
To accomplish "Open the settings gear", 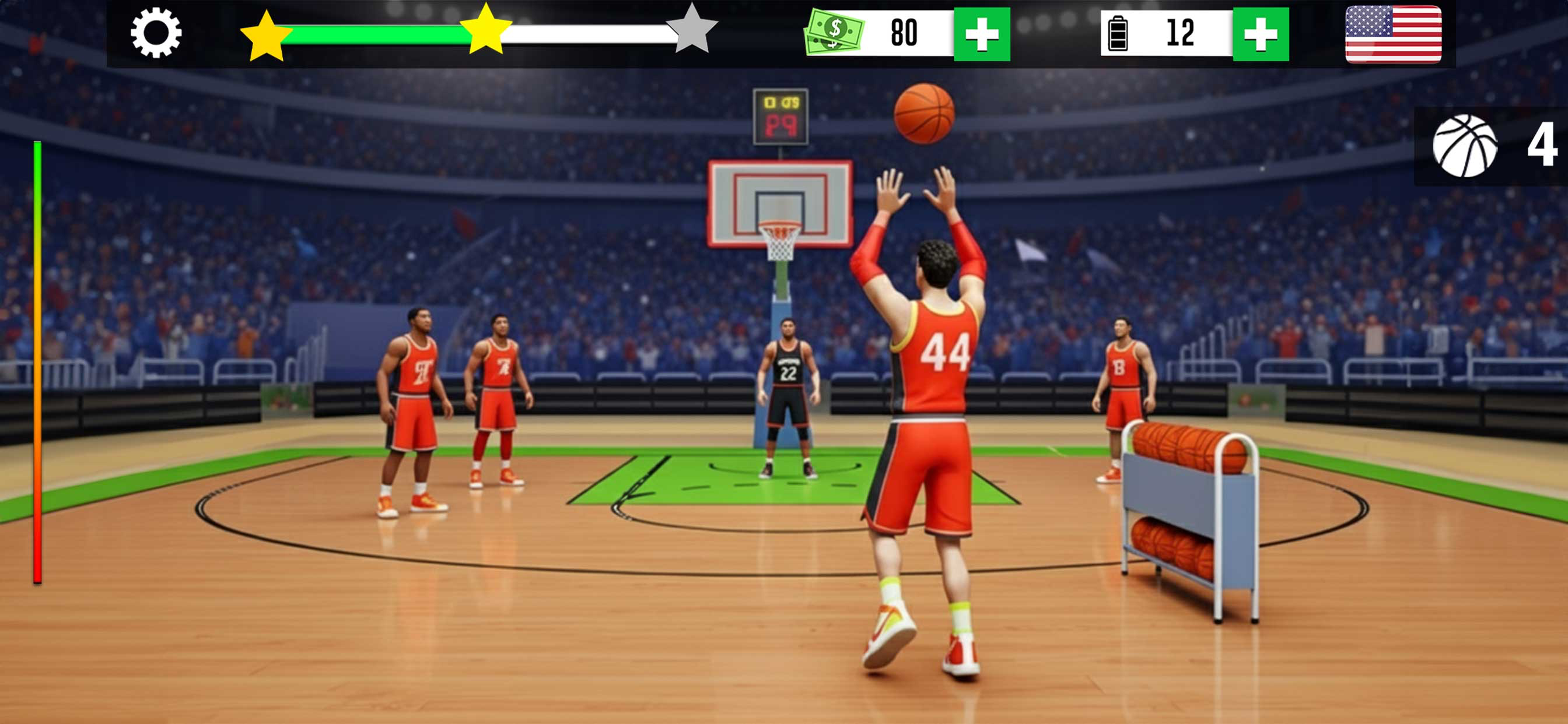I will click(x=155, y=33).
